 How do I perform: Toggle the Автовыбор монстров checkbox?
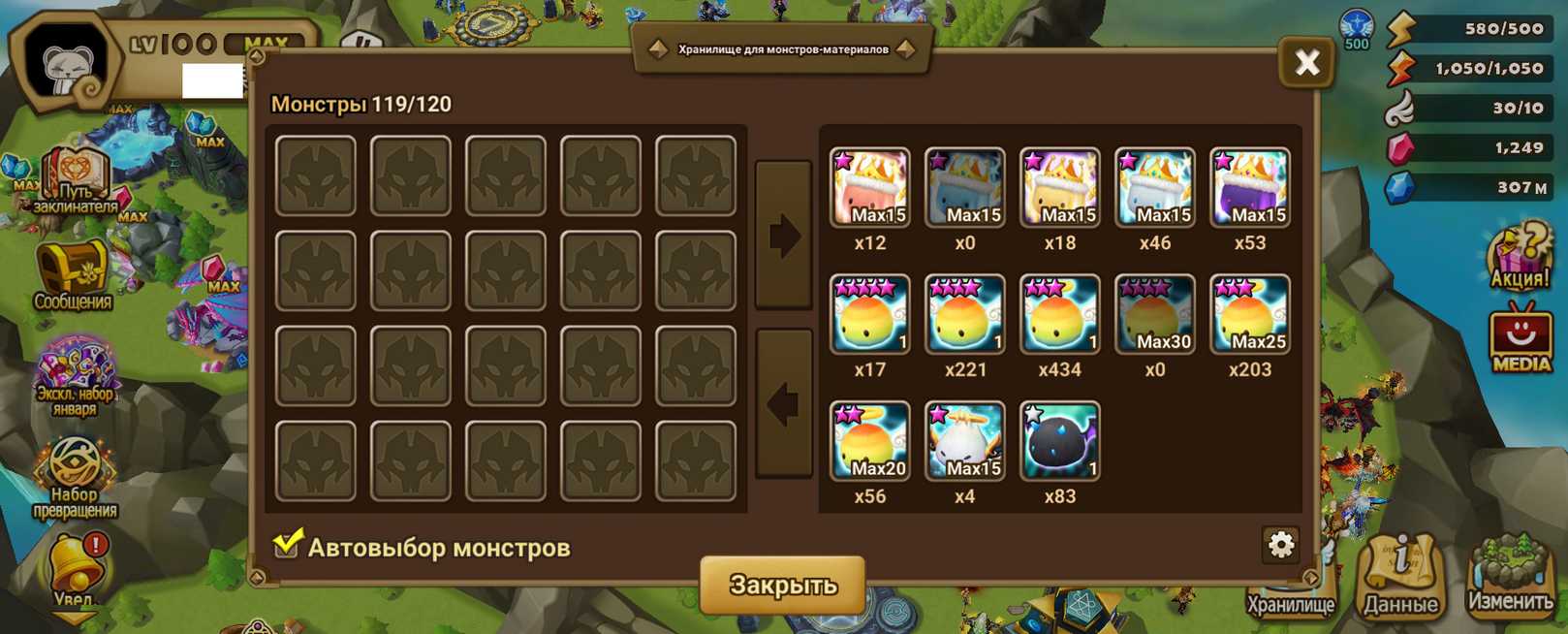tap(287, 545)
